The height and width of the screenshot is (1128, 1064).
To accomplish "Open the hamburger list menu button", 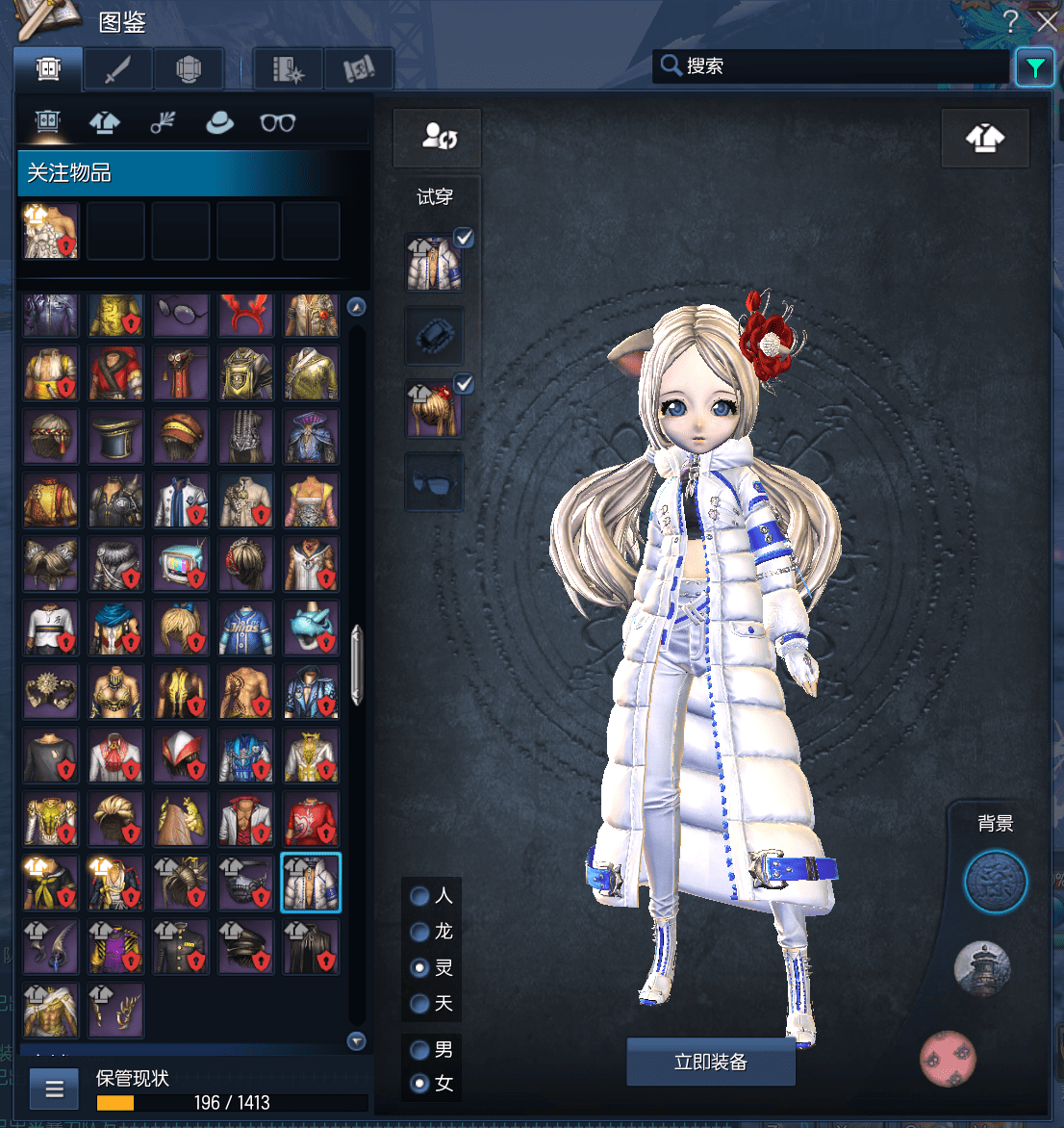I will pyautogui.click(x=54, y=1090).
